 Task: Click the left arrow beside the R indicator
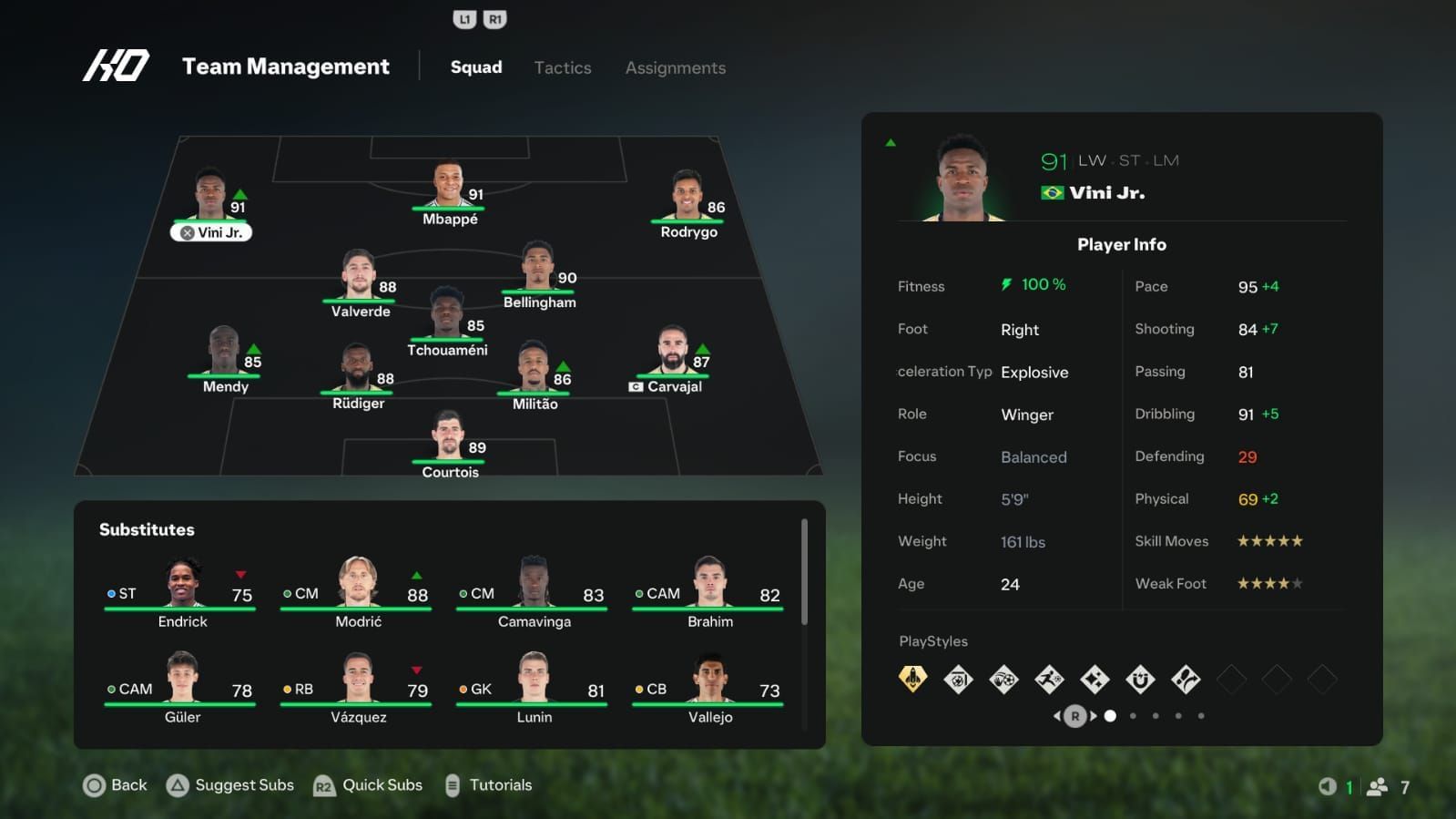tap(1056, 716)
